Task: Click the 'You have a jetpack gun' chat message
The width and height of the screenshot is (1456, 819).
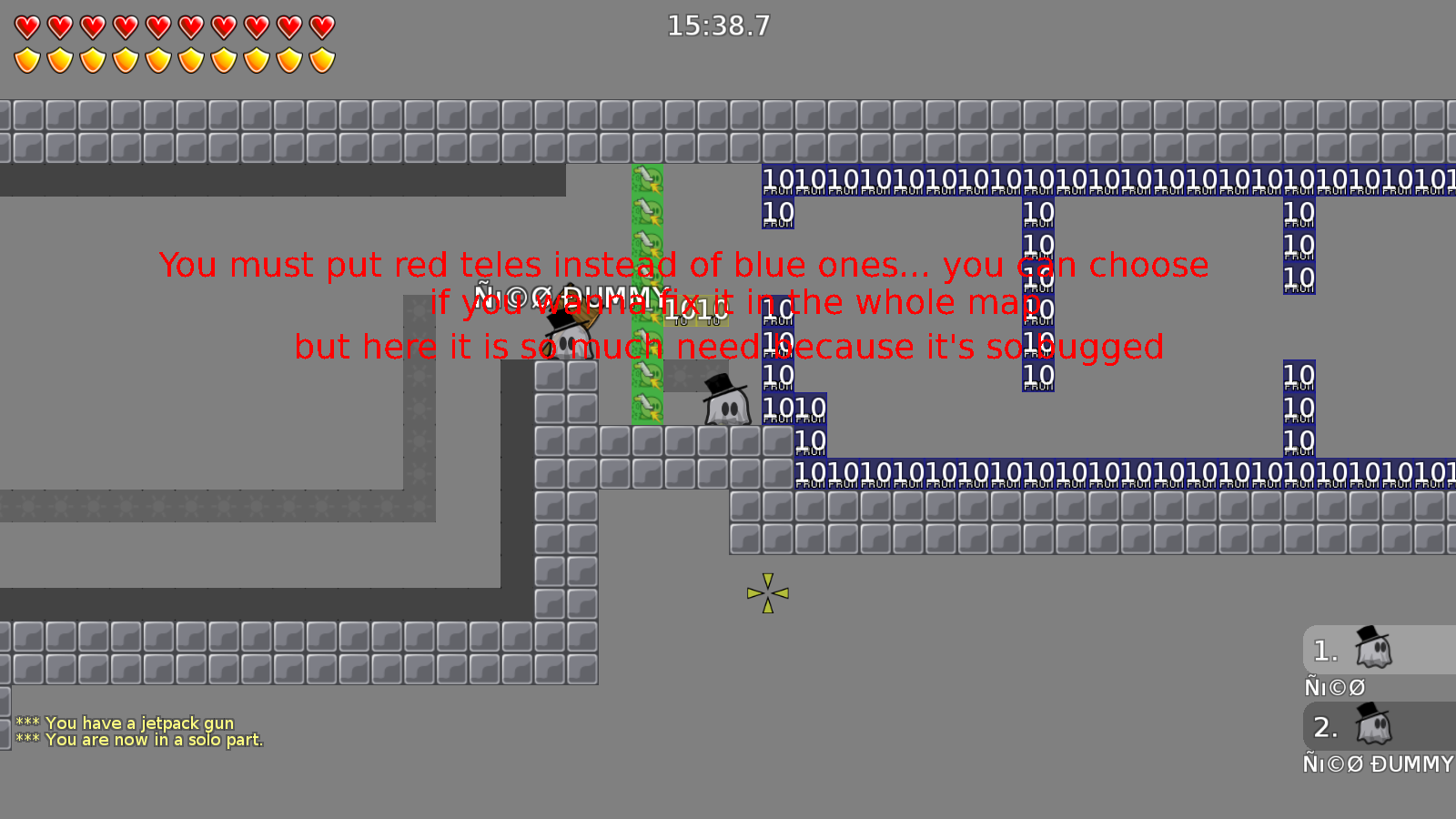Action: 125,723
